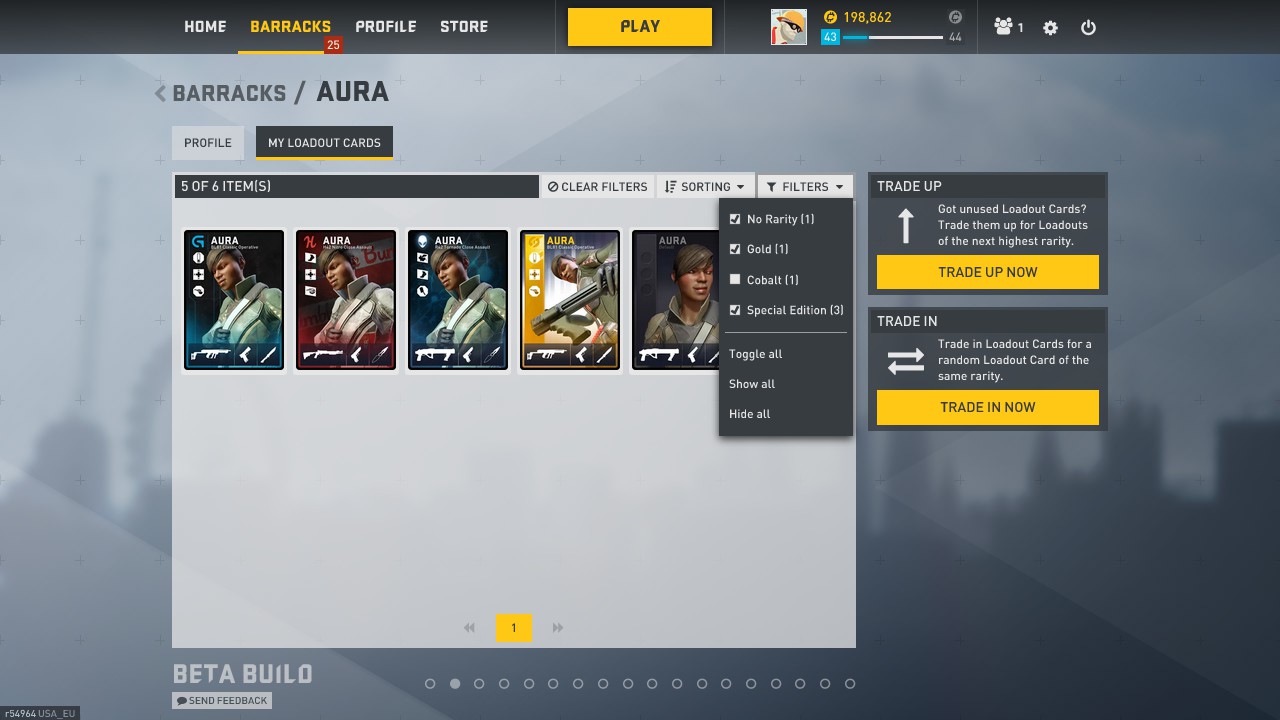
Task: Visit the Store
Action: click(x=464, y=27)
